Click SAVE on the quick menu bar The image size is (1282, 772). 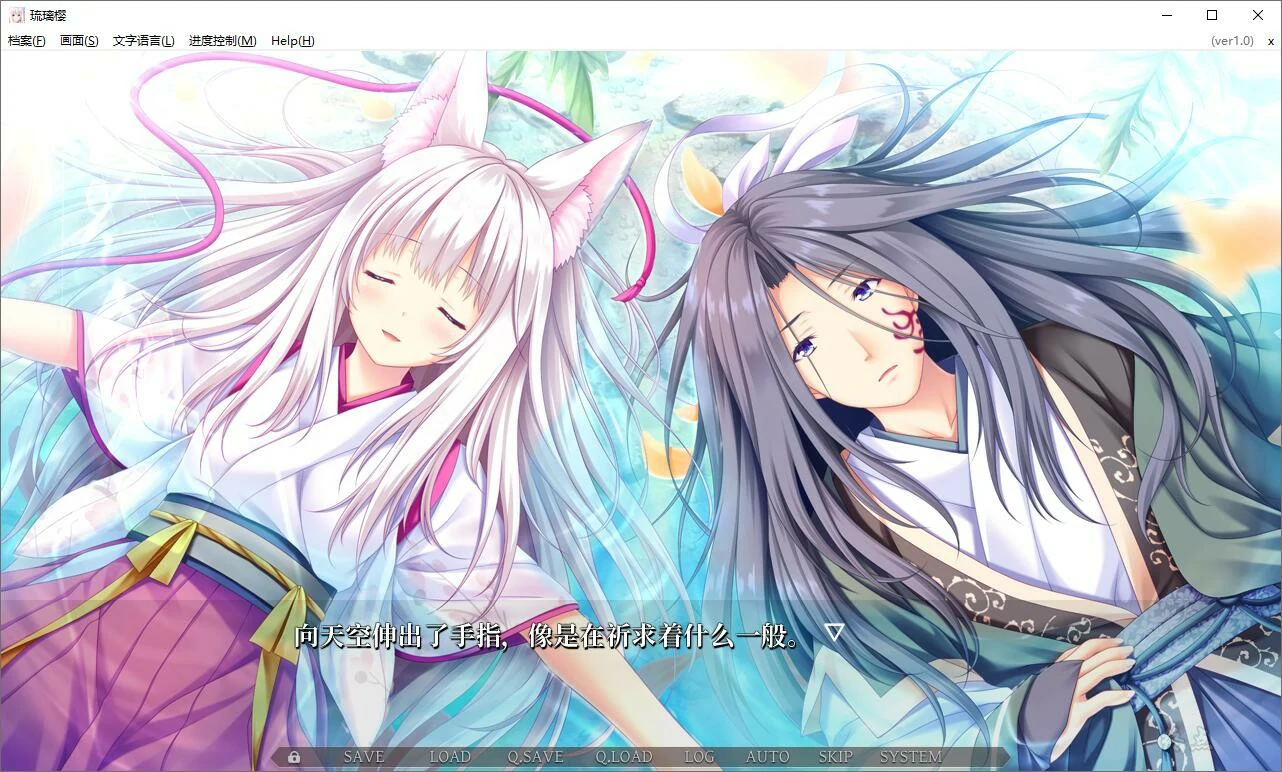pos(363,757)
